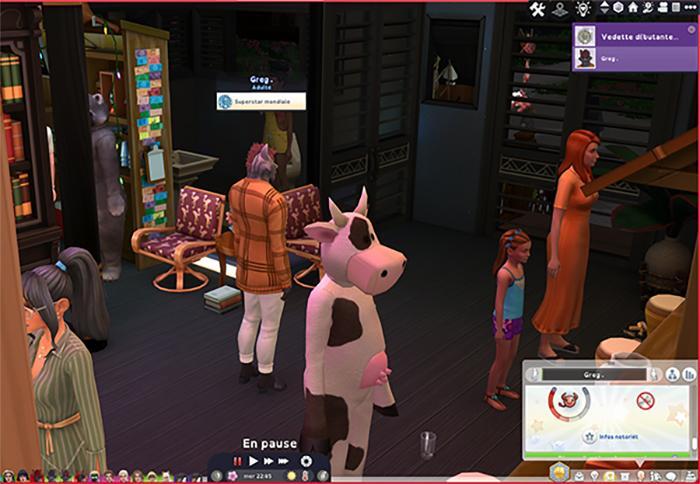
Task: Close the Vedette débutante notification
Action: 689,30
